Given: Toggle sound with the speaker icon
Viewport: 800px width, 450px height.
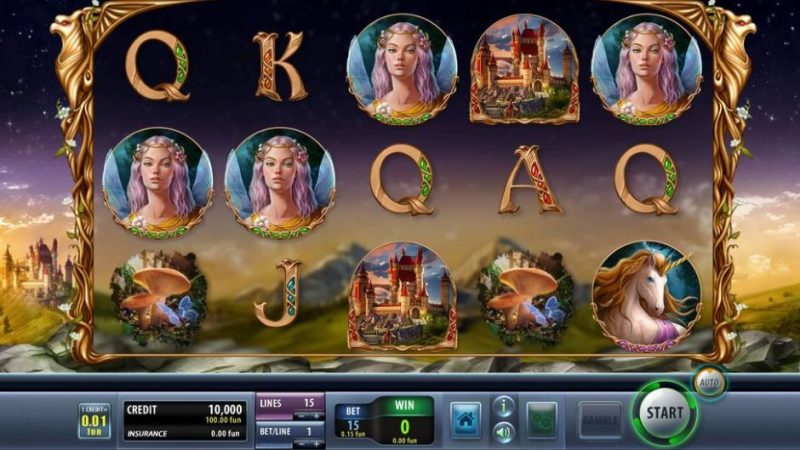Looking at the screenshot, I should tap(504, 432).
